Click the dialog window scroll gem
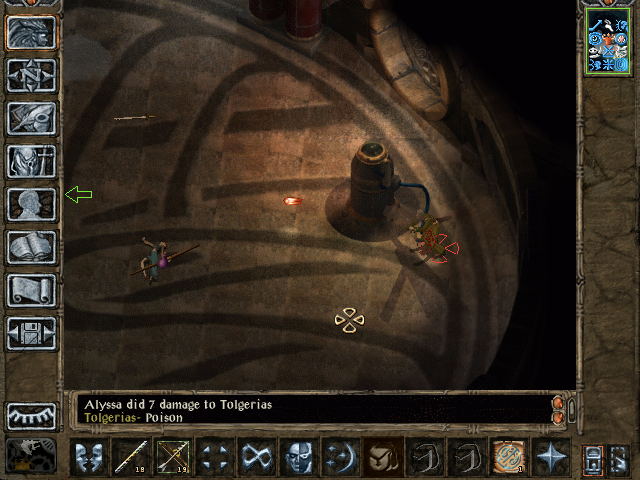 (x=558, y=410)
